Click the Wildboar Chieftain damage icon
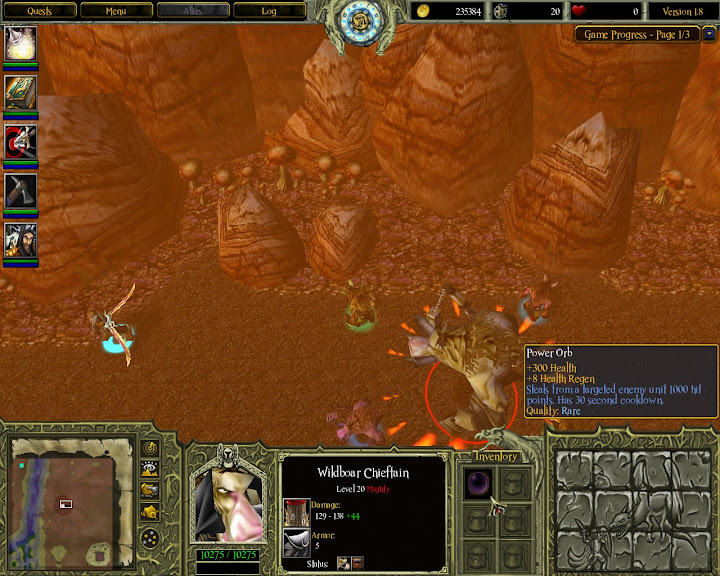Screen dimensions: 720x576 296,509
